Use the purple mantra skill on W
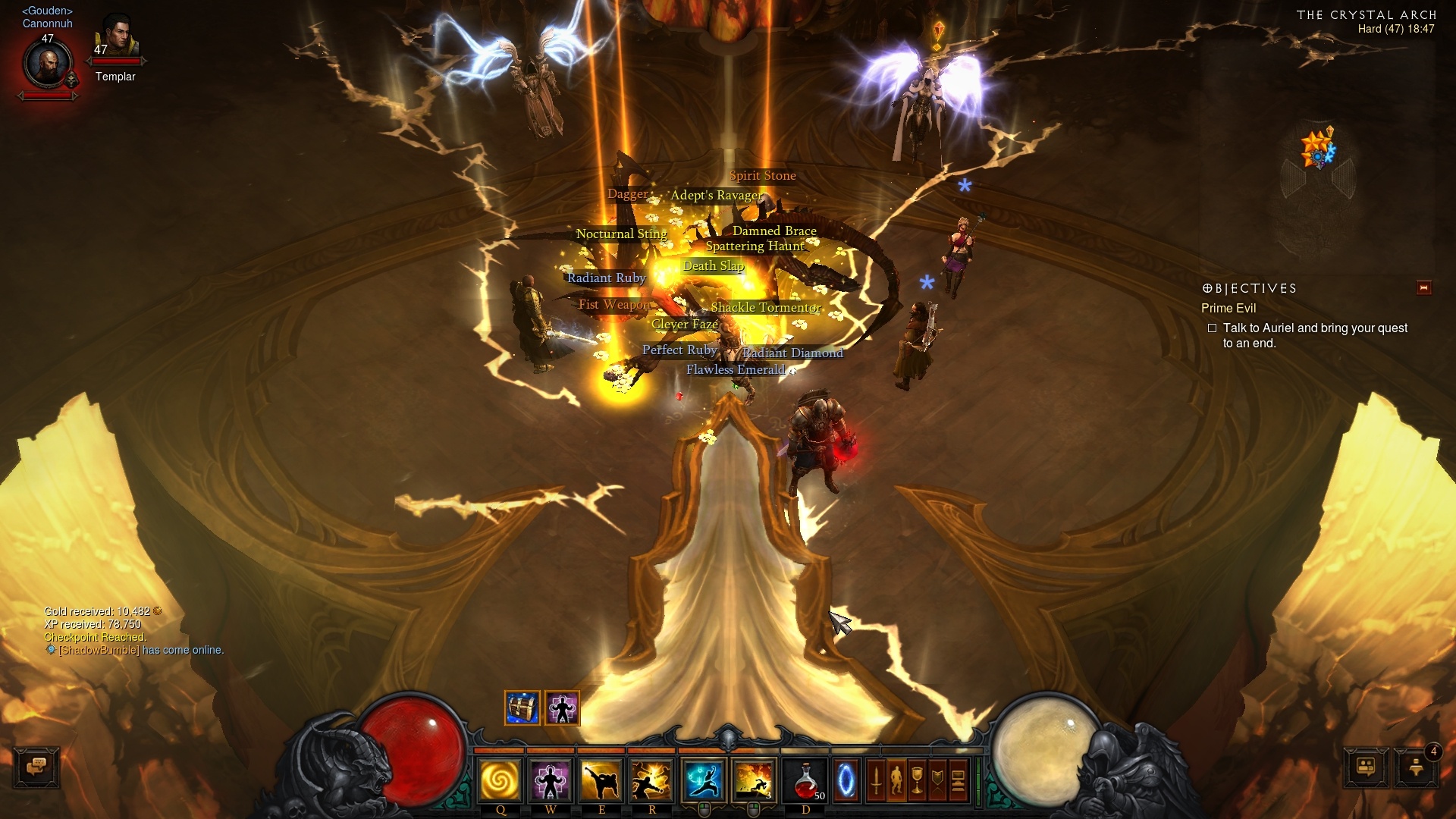Screen dimensions: 1456x819 pyautogui.click(x=551, y=780)
